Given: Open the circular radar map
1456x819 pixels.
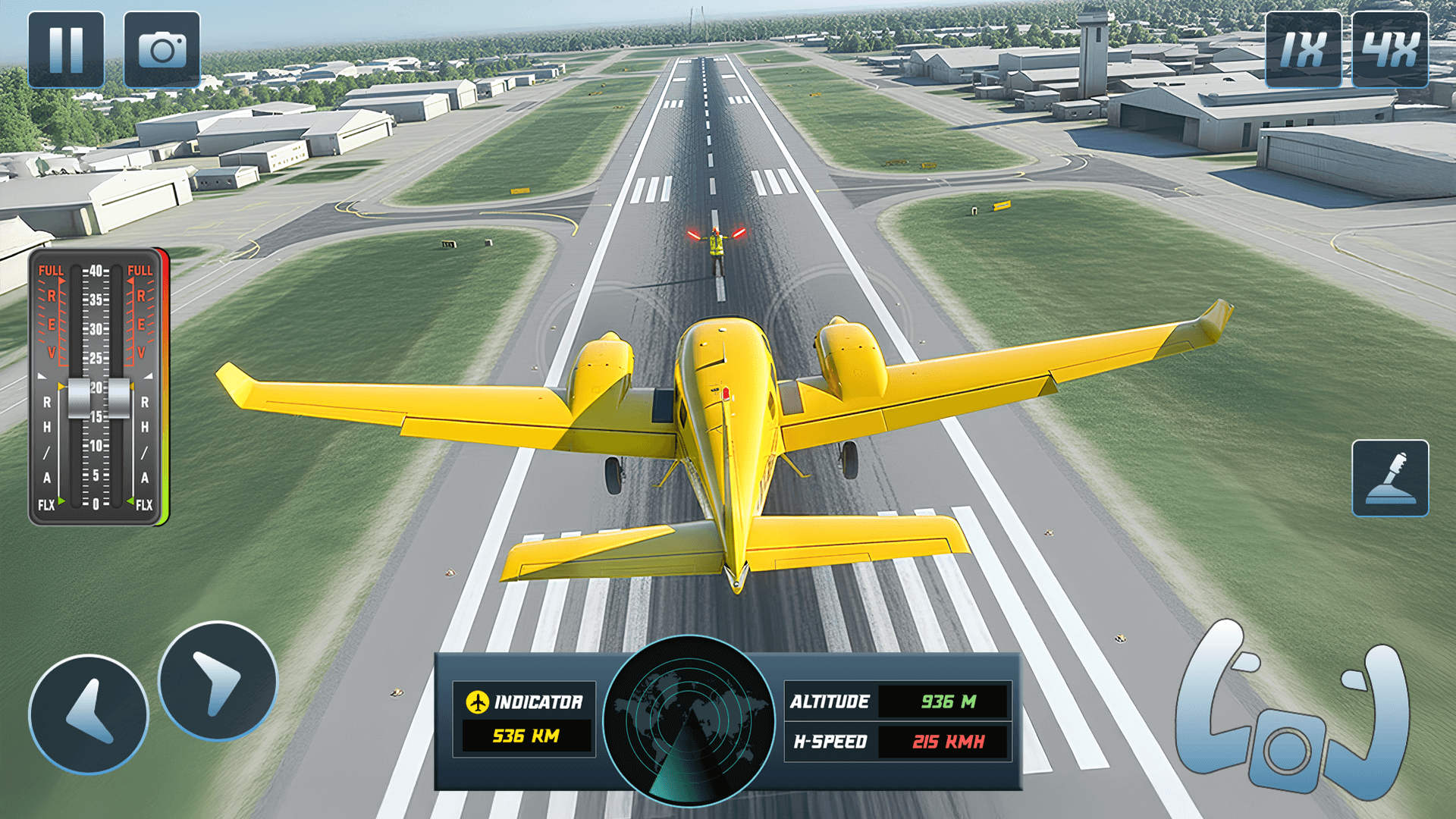Looking at the screenshot, I should point(689,720).
